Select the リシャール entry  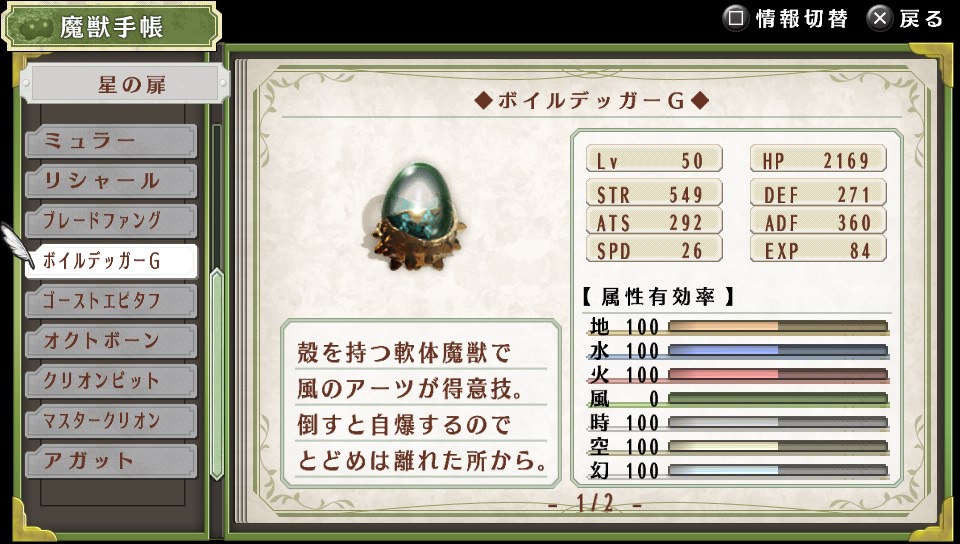pos(110,181)
